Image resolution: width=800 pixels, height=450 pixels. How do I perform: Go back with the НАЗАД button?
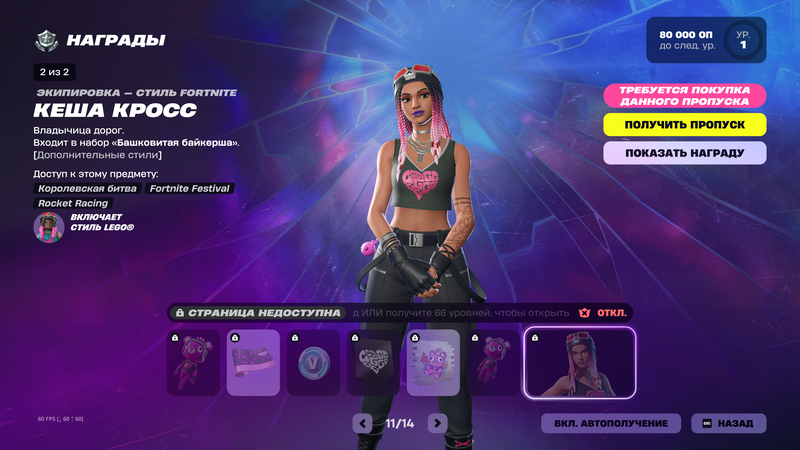728,423
